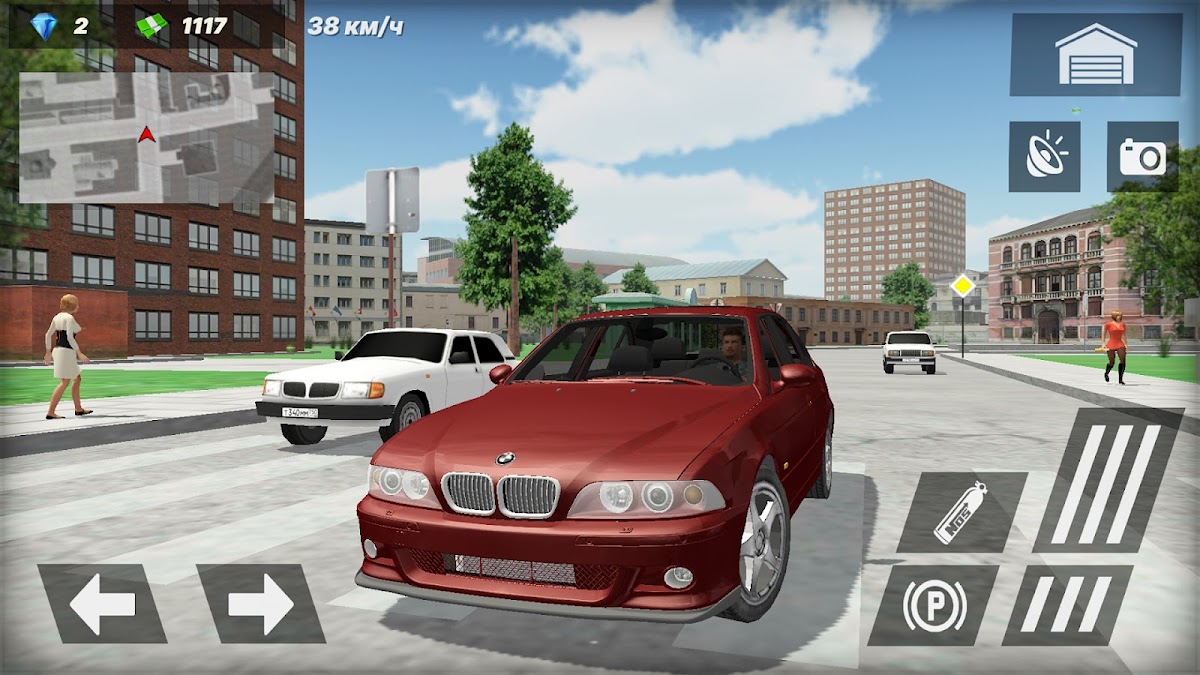This screenshot has height=675, width=1200.
Task: Tap the short brake pedal
Action: coord(1067,604)
